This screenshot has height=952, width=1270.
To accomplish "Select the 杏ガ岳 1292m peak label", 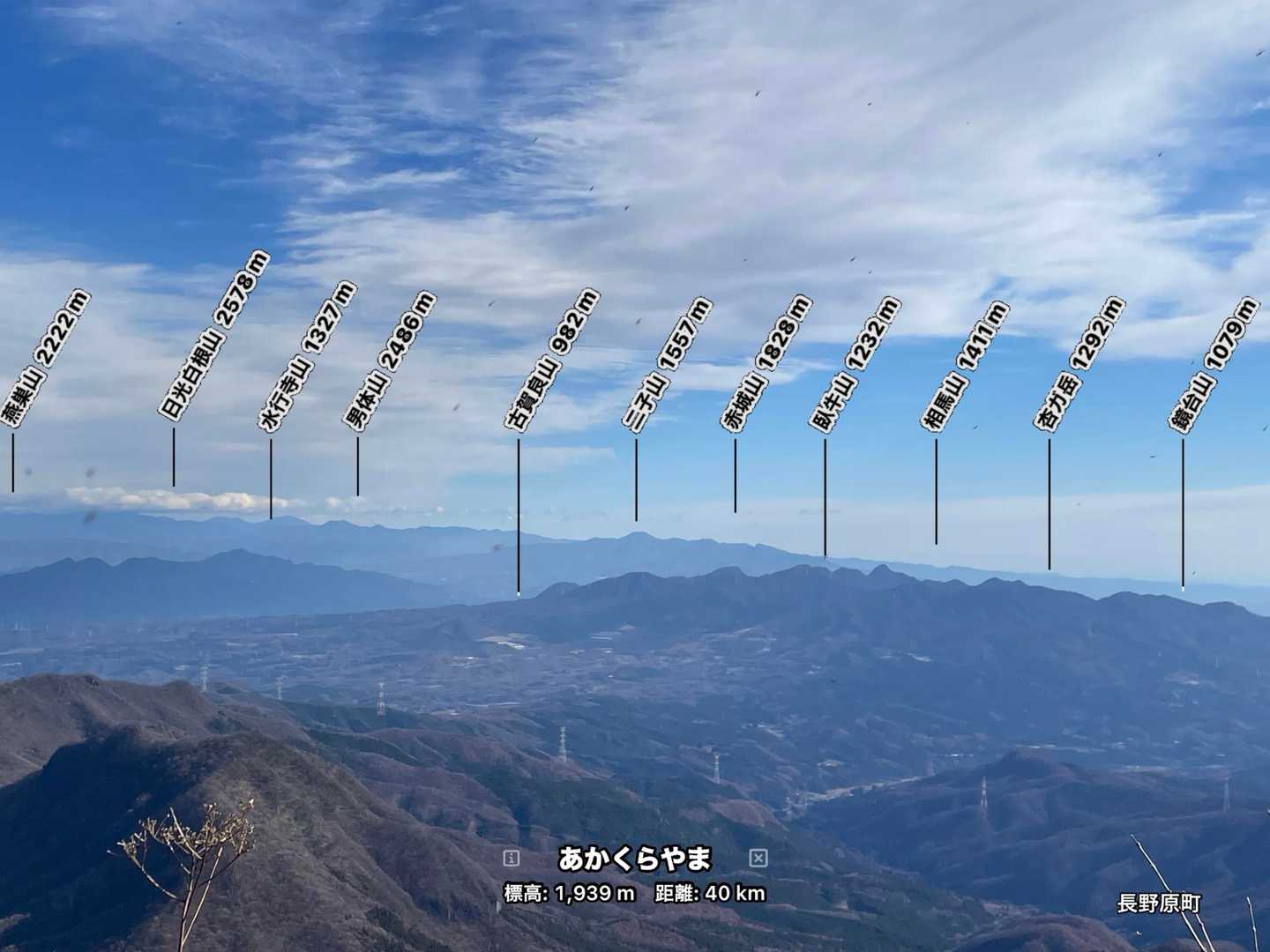I will (x=1079, y=364).
